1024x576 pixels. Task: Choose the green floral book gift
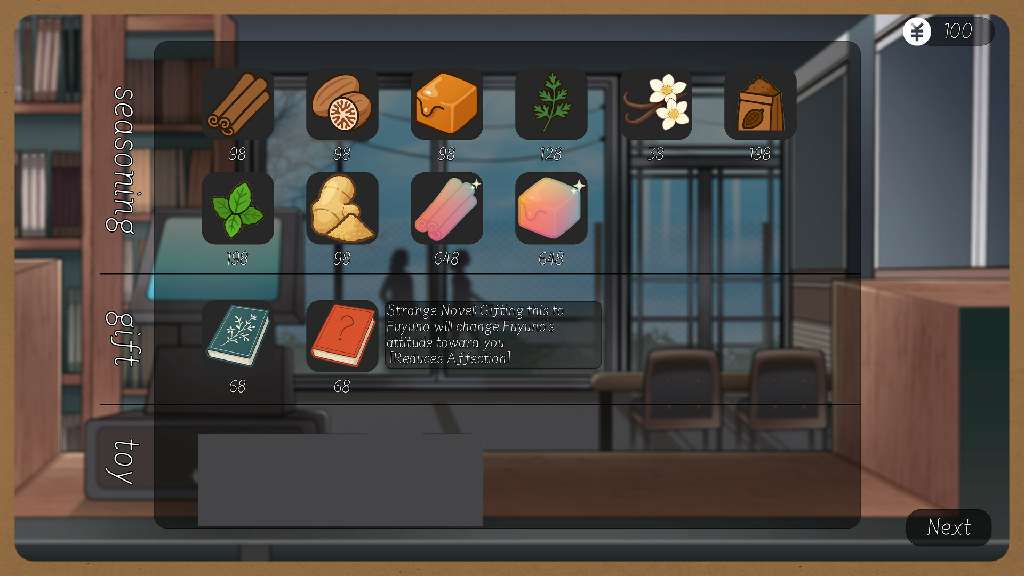point(238,336)
